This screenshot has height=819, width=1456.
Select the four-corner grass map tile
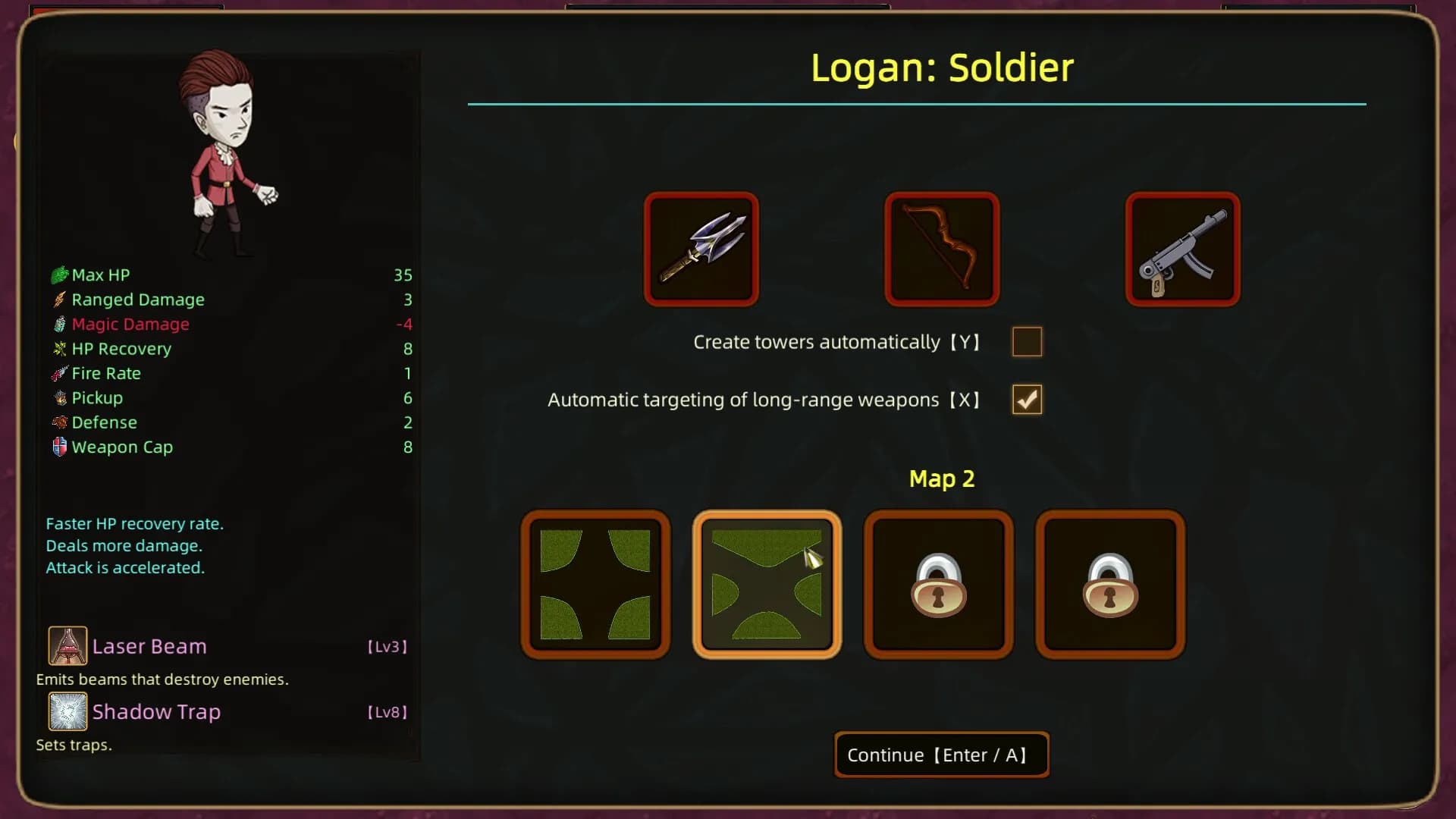(595, 585)
